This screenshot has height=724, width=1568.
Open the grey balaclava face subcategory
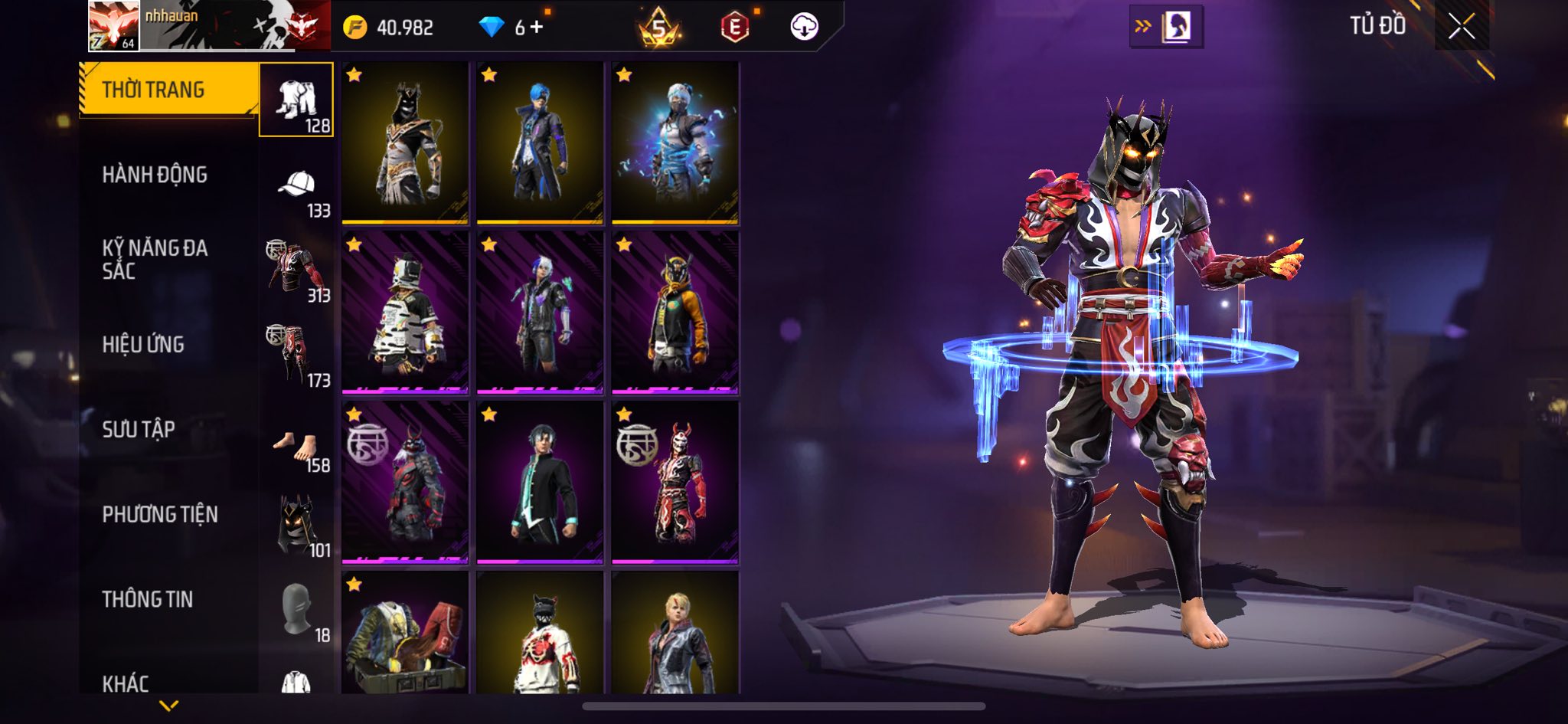[x=296, y=609]
